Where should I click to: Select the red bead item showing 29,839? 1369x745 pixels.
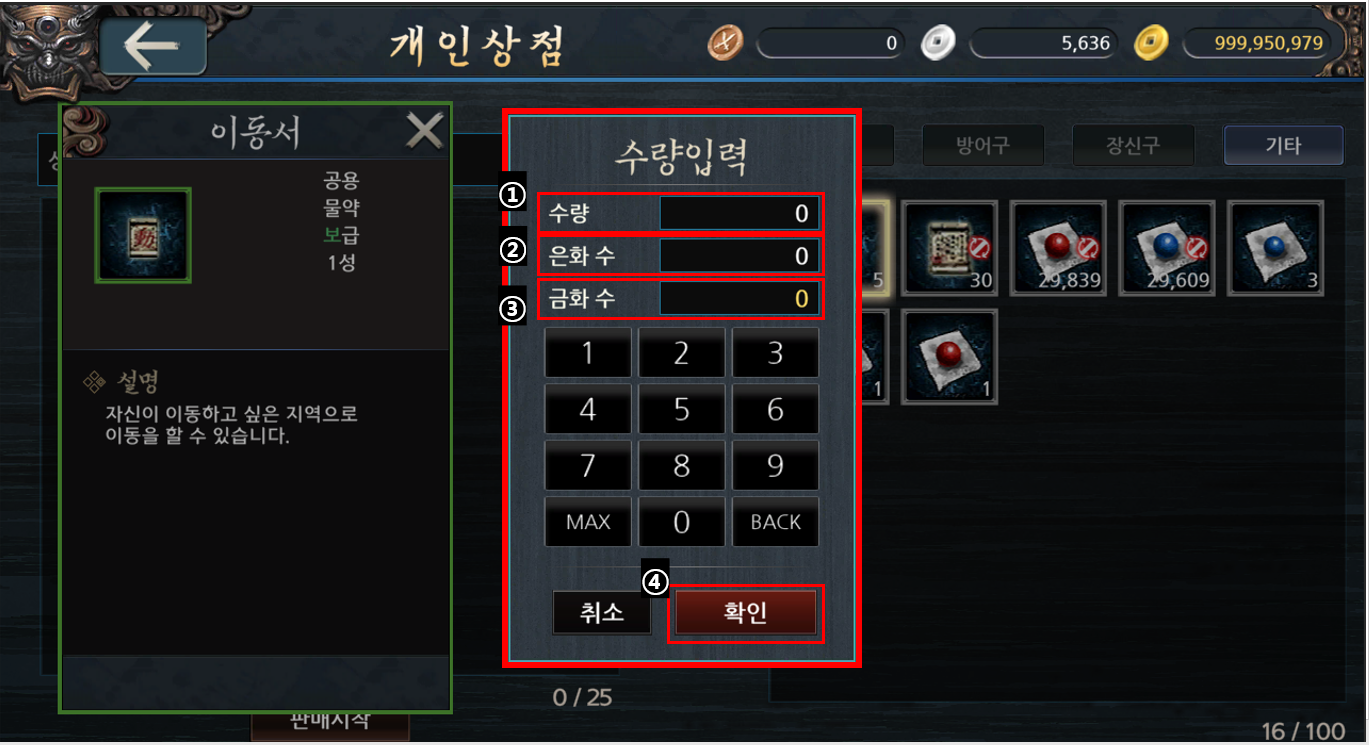1058,248
